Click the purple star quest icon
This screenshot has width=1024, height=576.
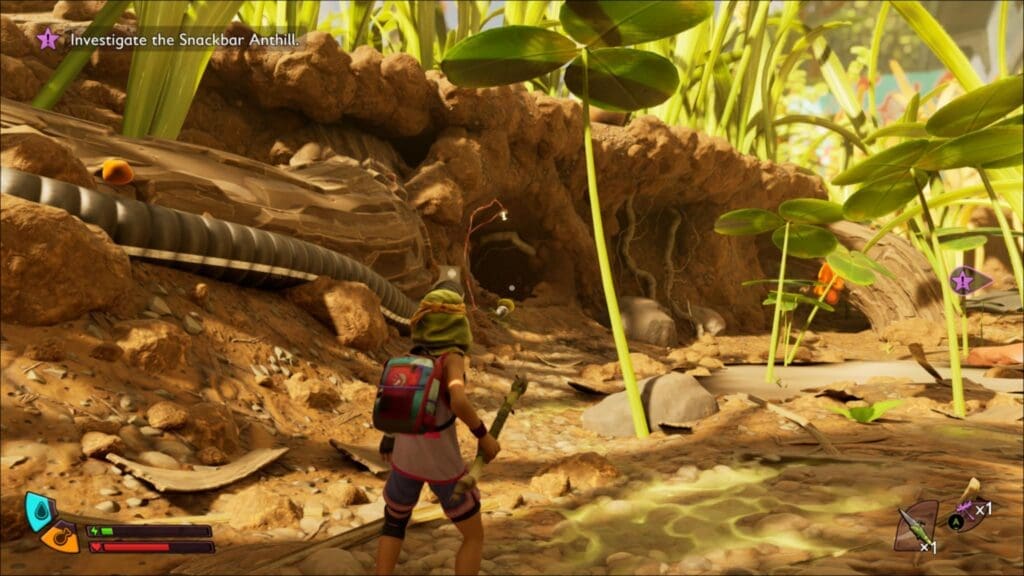pyautogui.click(x=47, y=39)
